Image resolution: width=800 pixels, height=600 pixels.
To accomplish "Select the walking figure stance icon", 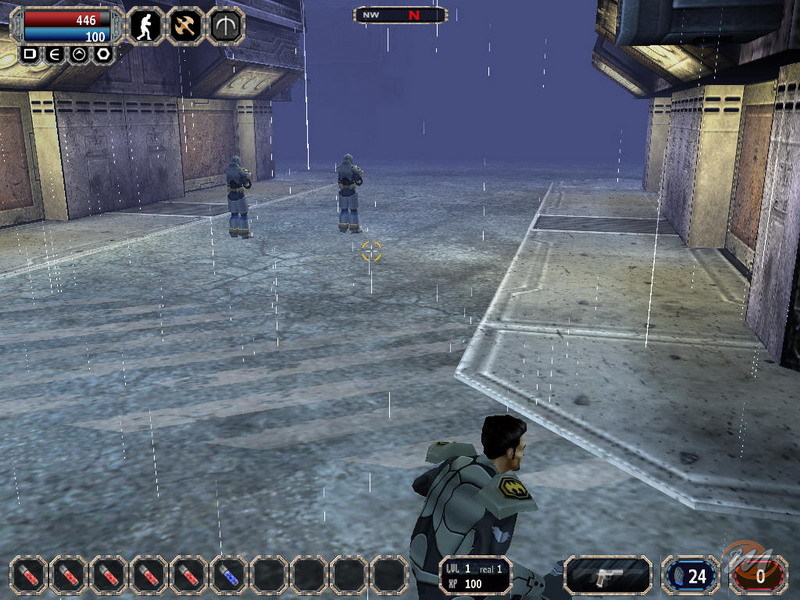I will 146,26.
